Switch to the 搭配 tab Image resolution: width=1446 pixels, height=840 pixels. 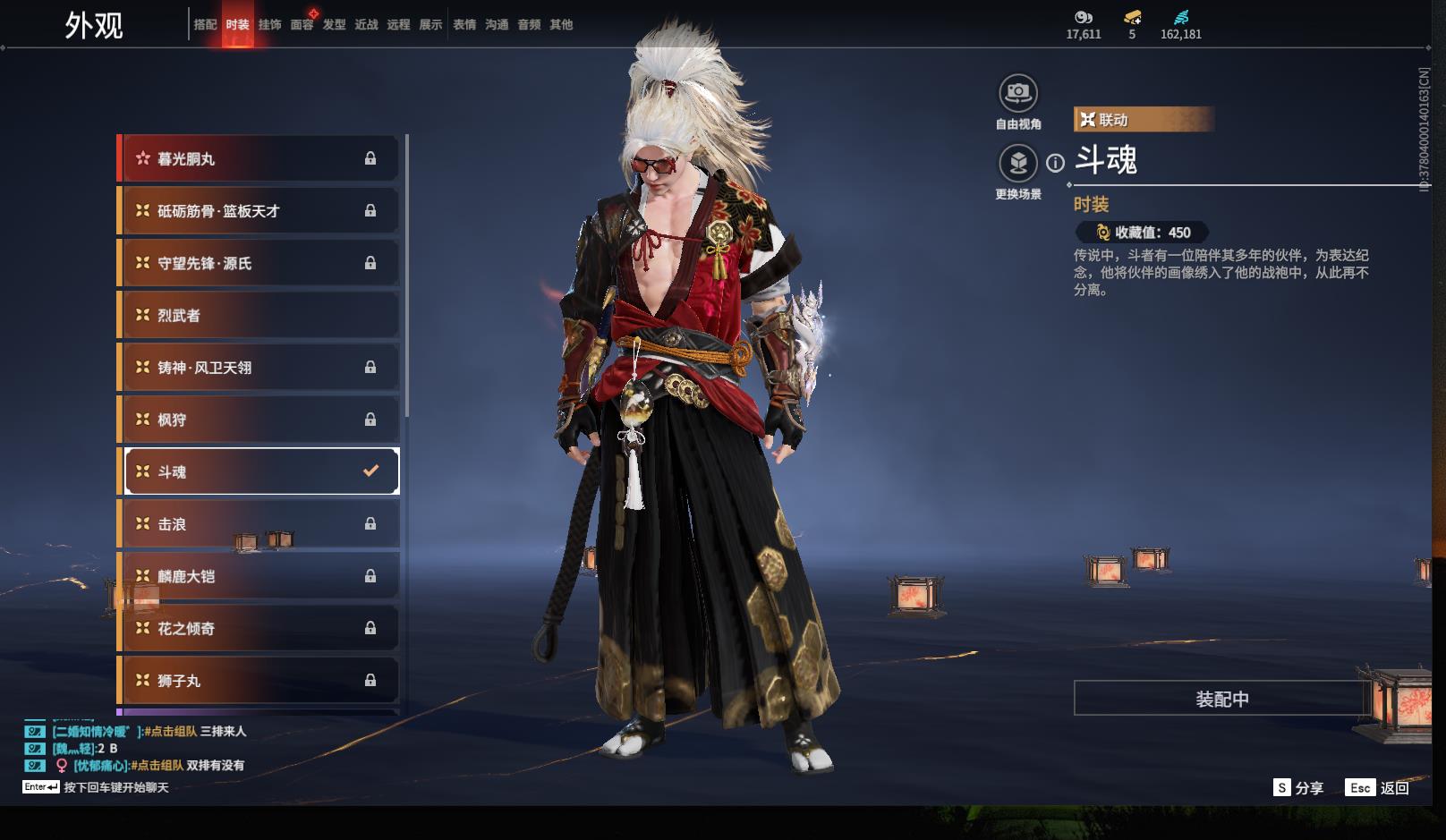pyautogui.click(x=205, y=25)
